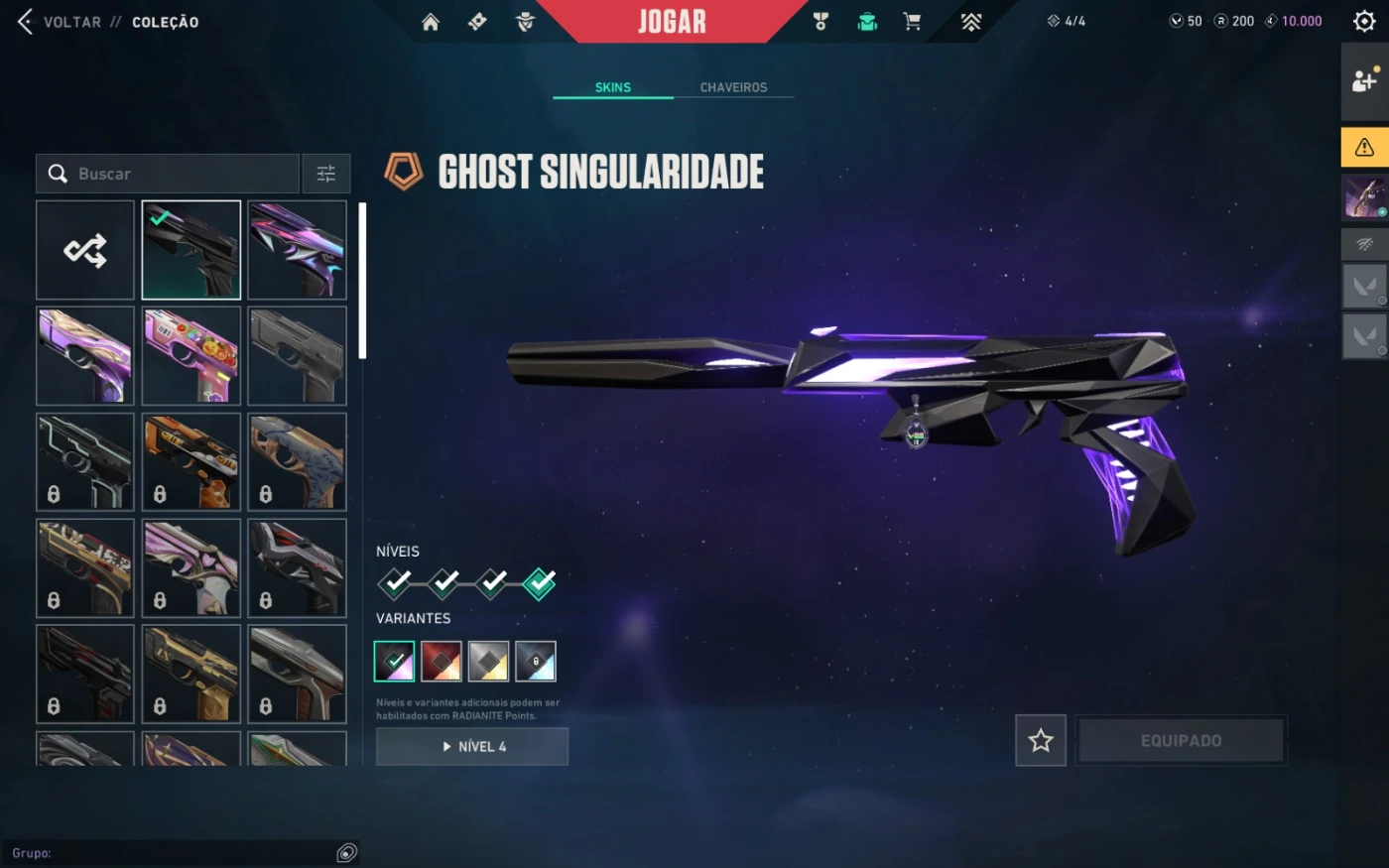Open the yellow warning notification
This screenshot has width=1389, height=868.
(1364, 148)
